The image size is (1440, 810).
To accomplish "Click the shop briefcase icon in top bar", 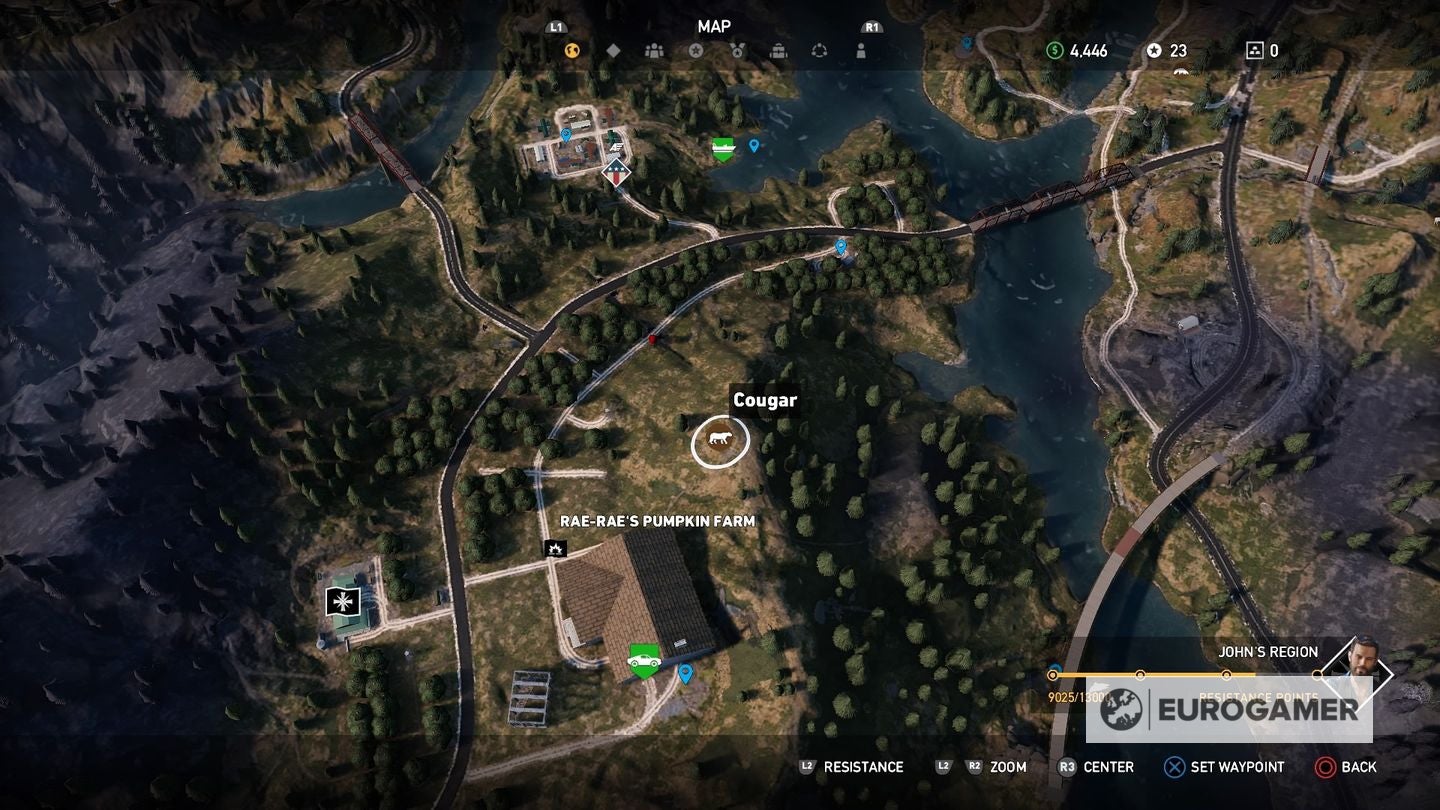I will [x=779, y=50].
